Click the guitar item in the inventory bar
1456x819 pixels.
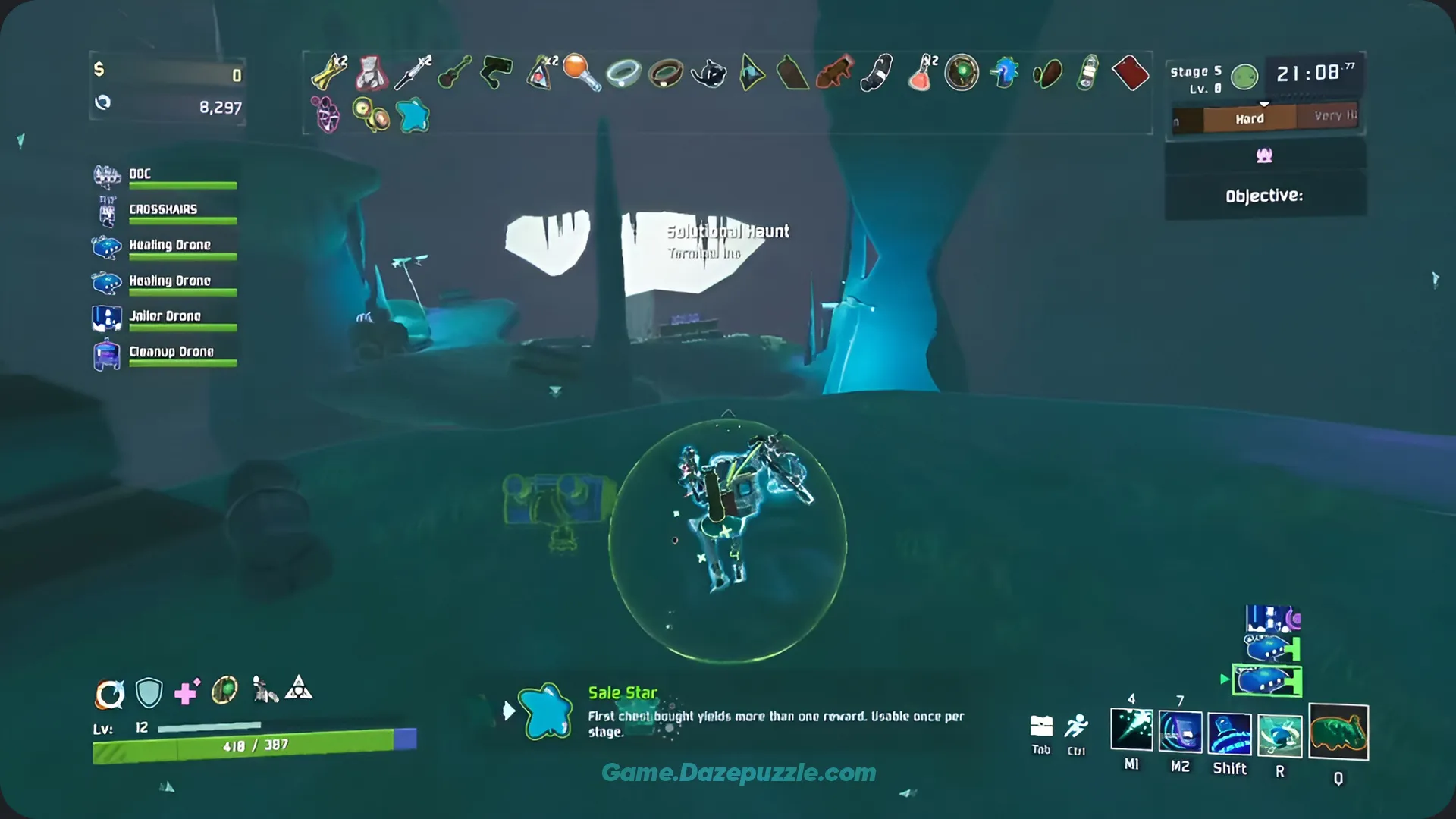coord(453,72)
